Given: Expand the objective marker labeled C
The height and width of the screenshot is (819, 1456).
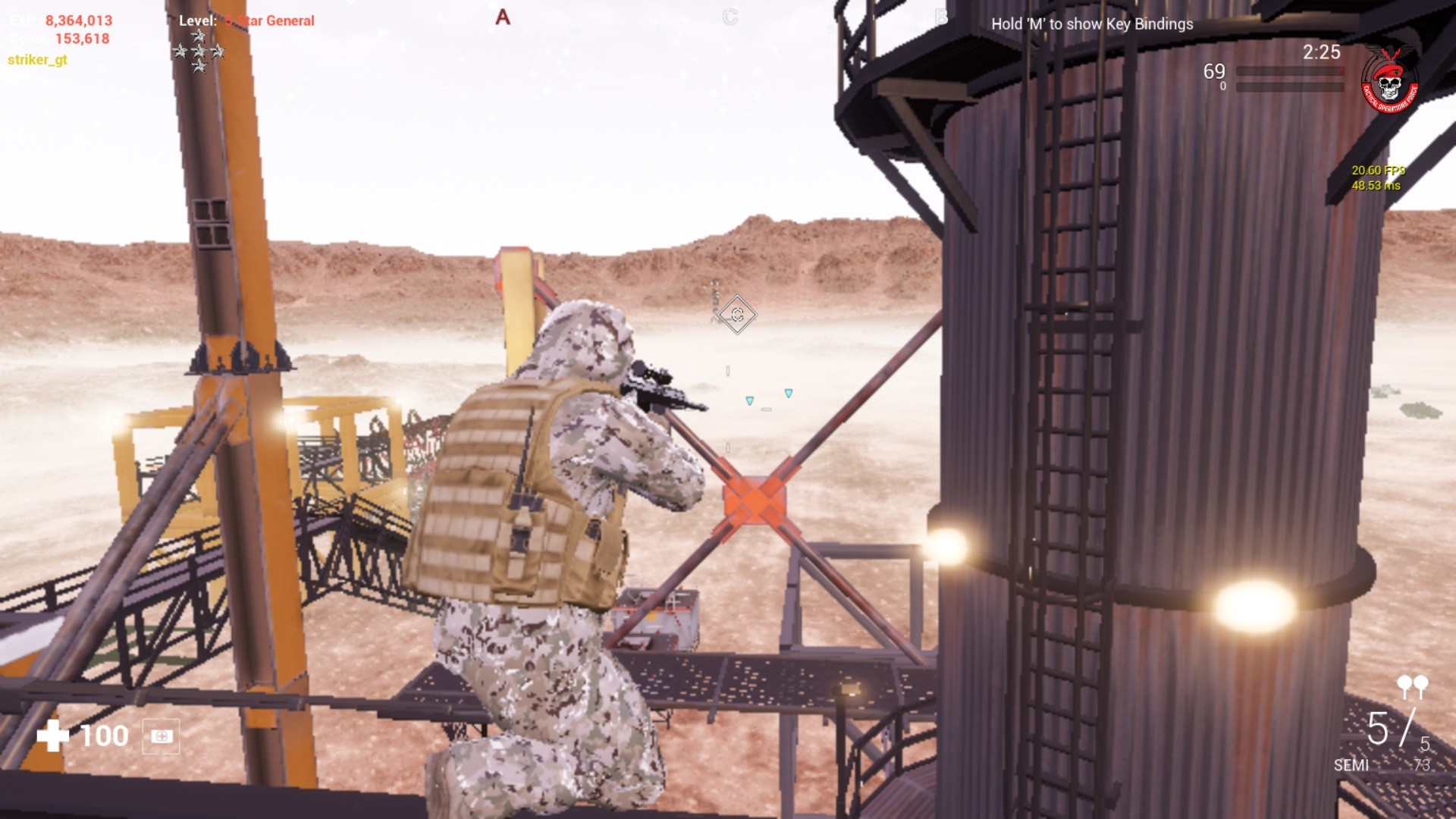Looking at the screenshot, I should pyautogui.click(x=730, y=17).
